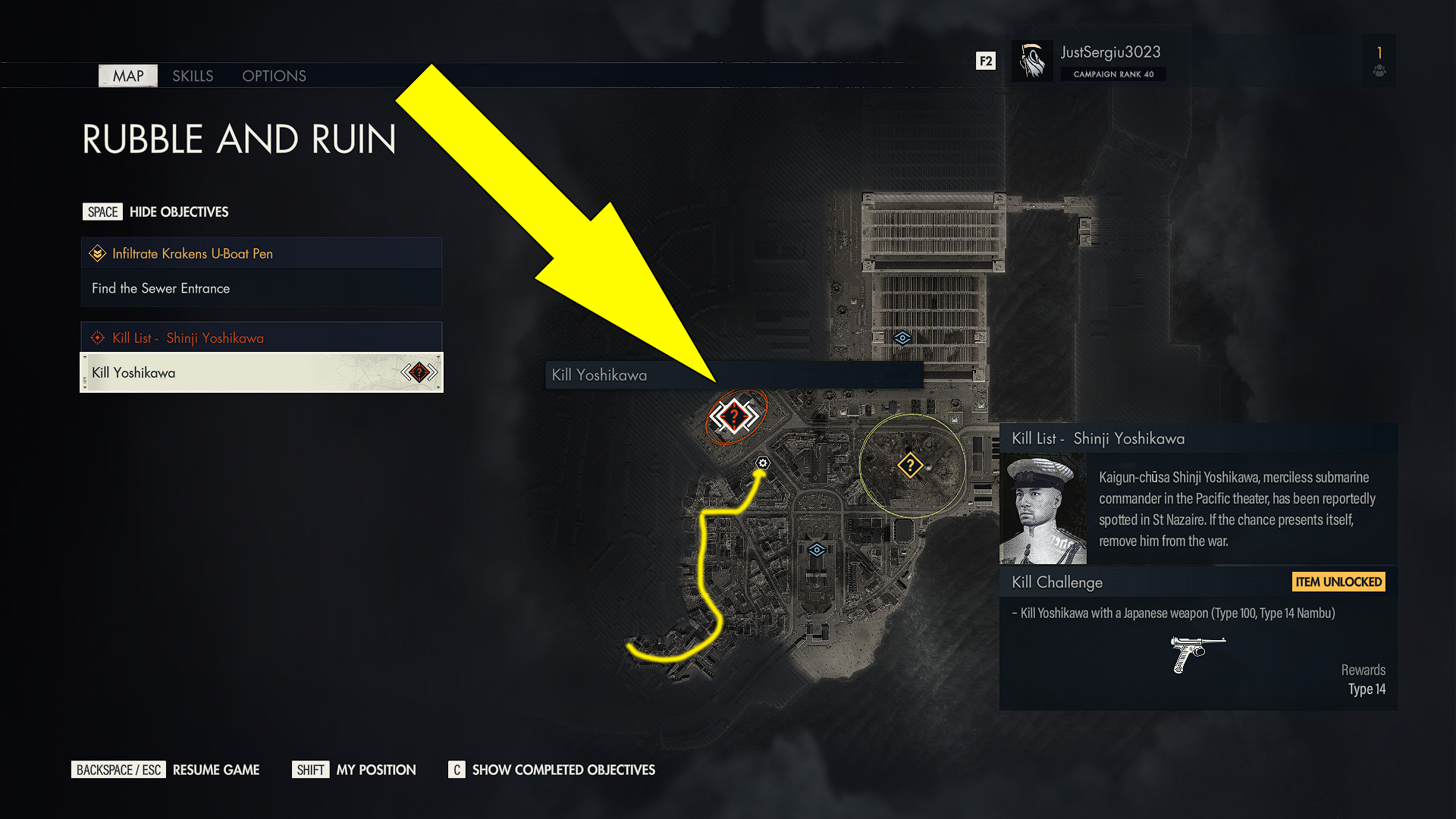Click the F2 indicator next to the profile

click(x=985, y=60)
